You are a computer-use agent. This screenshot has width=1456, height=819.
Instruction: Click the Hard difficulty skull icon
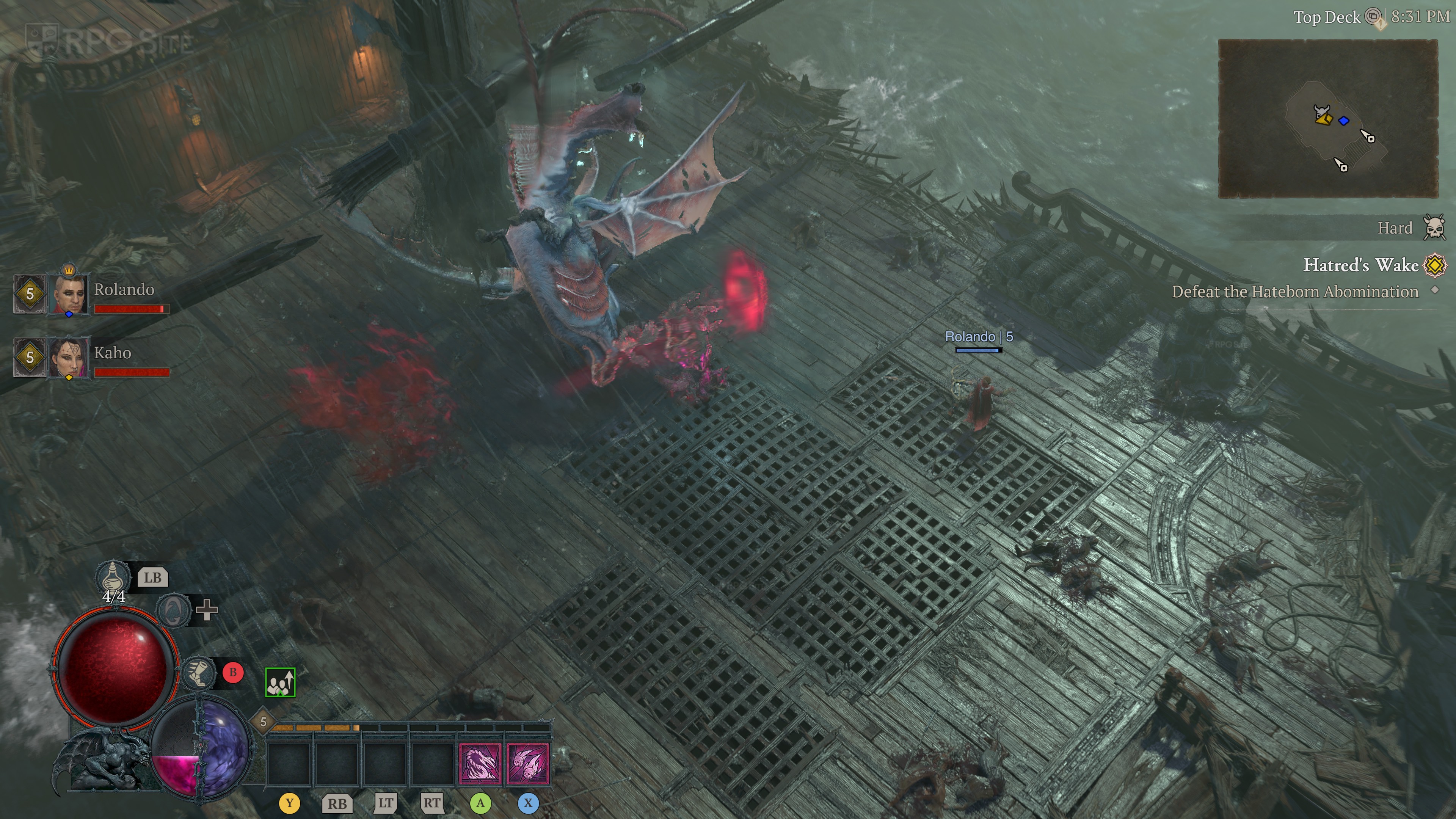1434,228
